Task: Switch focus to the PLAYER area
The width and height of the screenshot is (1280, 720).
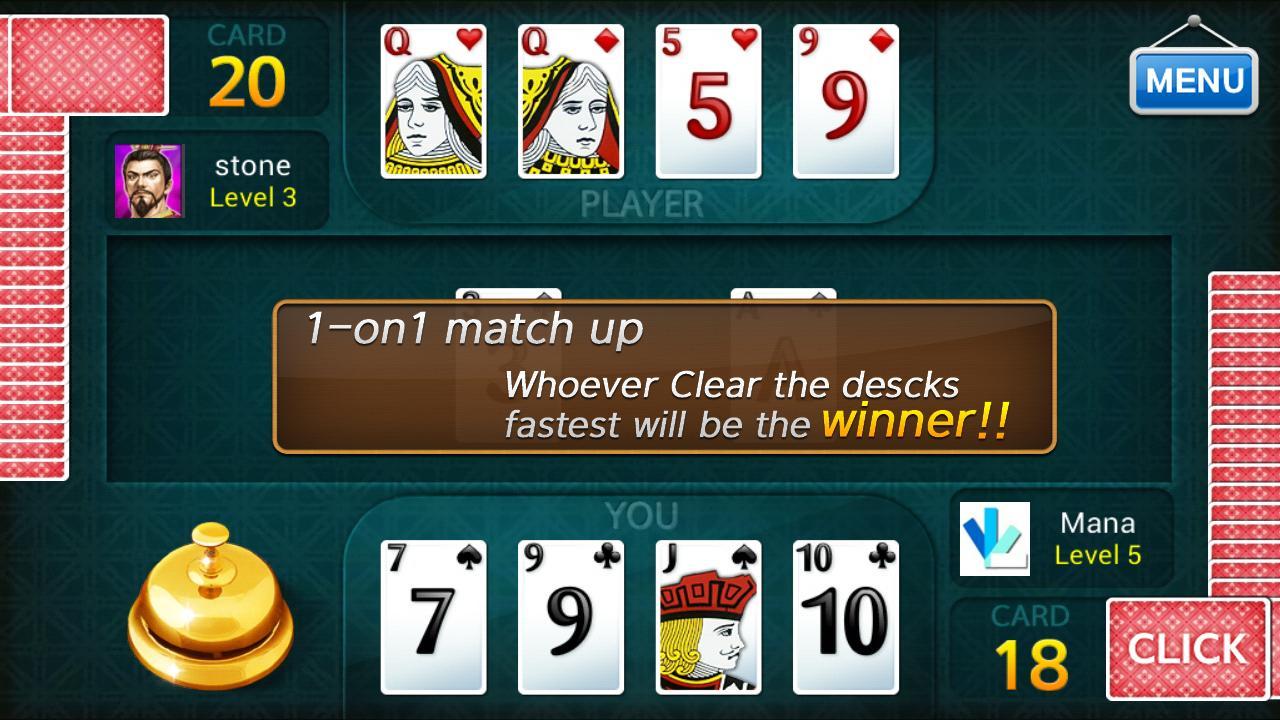Action: [640, 202]
